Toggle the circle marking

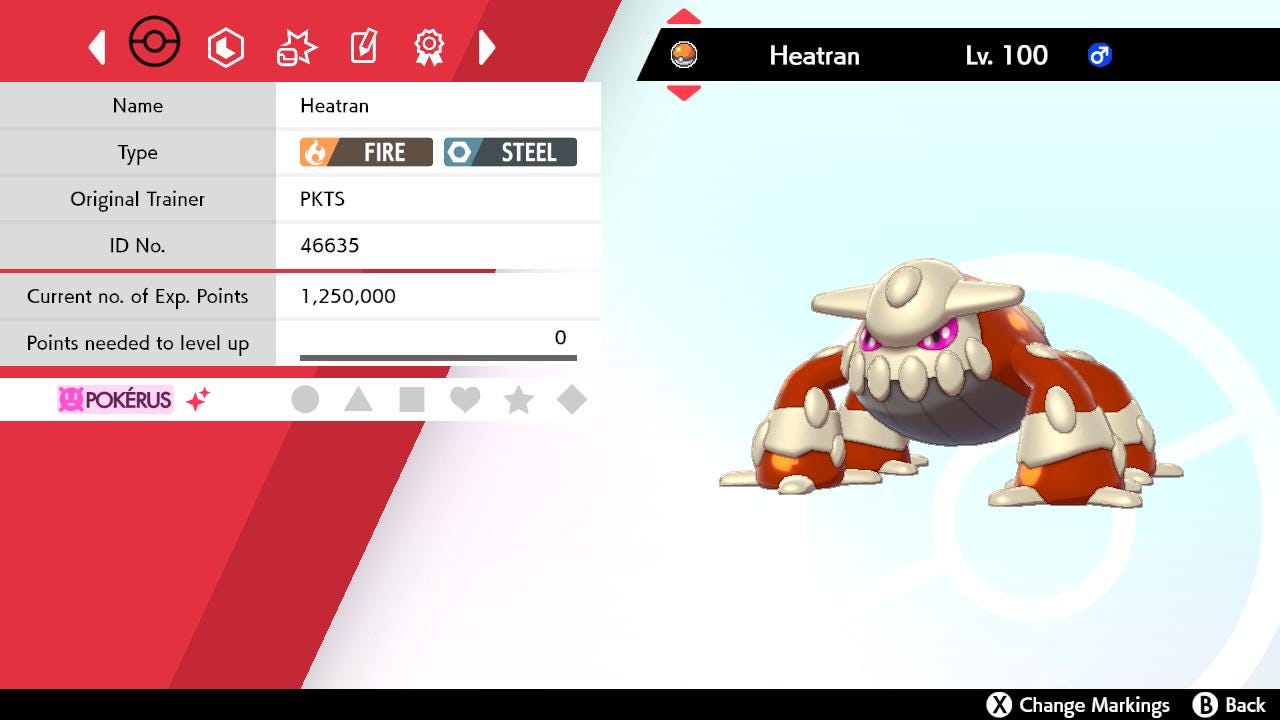[x=305, y=400]
